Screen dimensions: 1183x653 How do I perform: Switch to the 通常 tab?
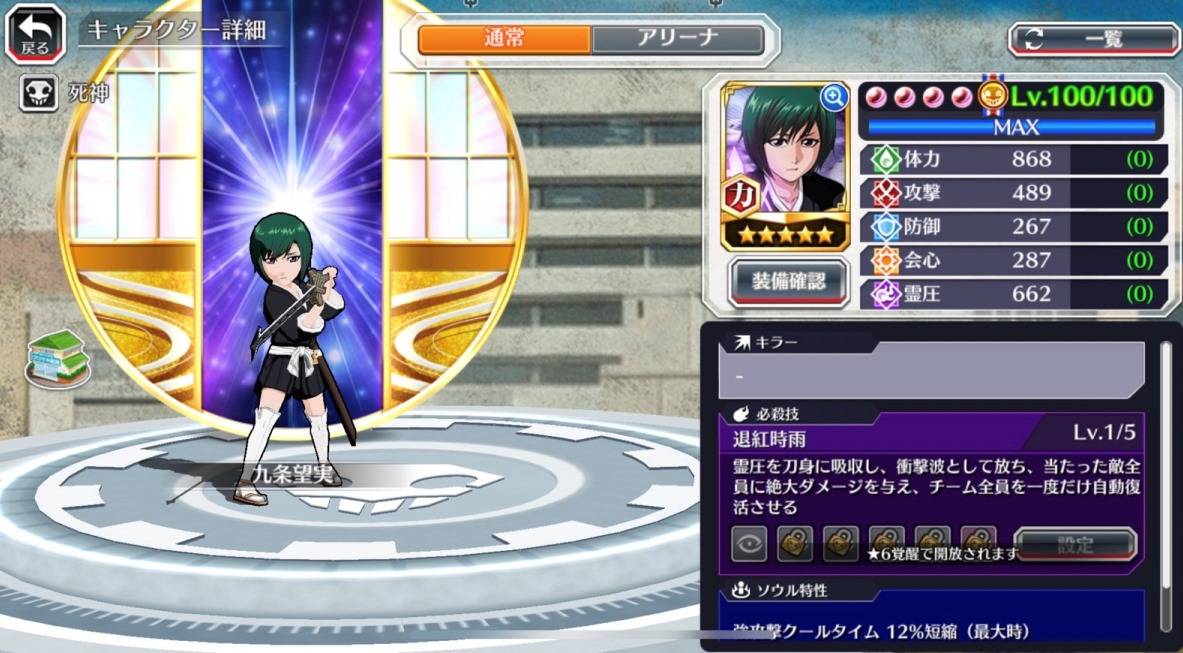point(504,39)
